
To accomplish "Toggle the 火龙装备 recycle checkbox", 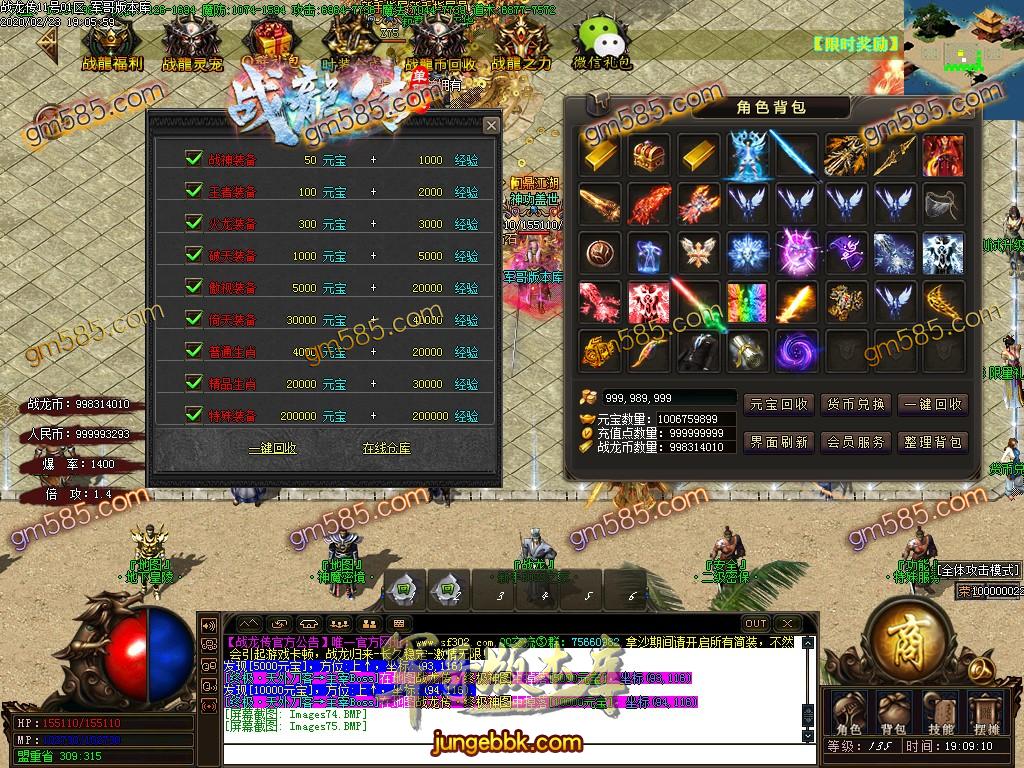I will [194, 223].
